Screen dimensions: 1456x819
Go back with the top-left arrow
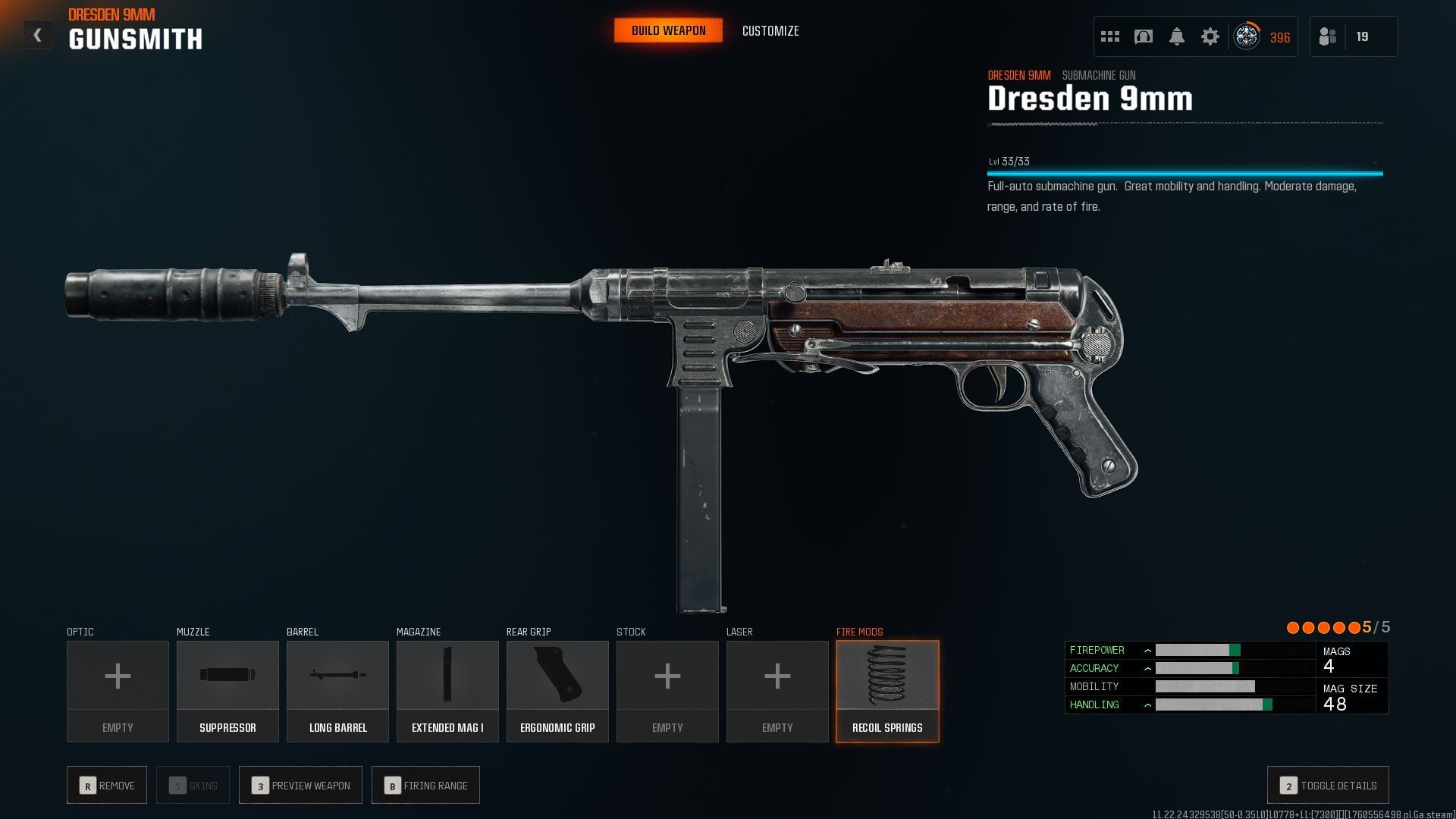point(37,36)
